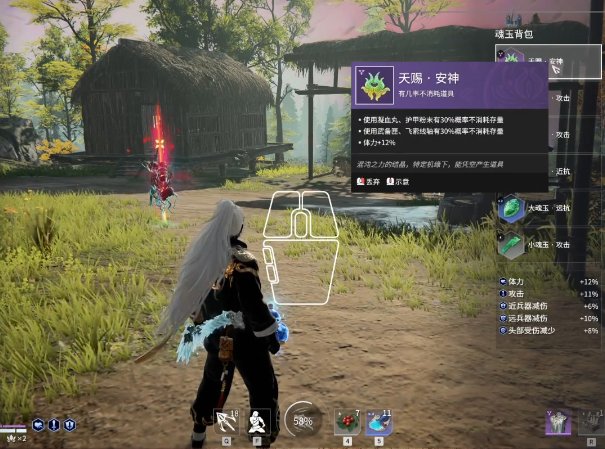
Task: Select the purple weapon slot
Action: pyautogui.click(x=558, y=422)
